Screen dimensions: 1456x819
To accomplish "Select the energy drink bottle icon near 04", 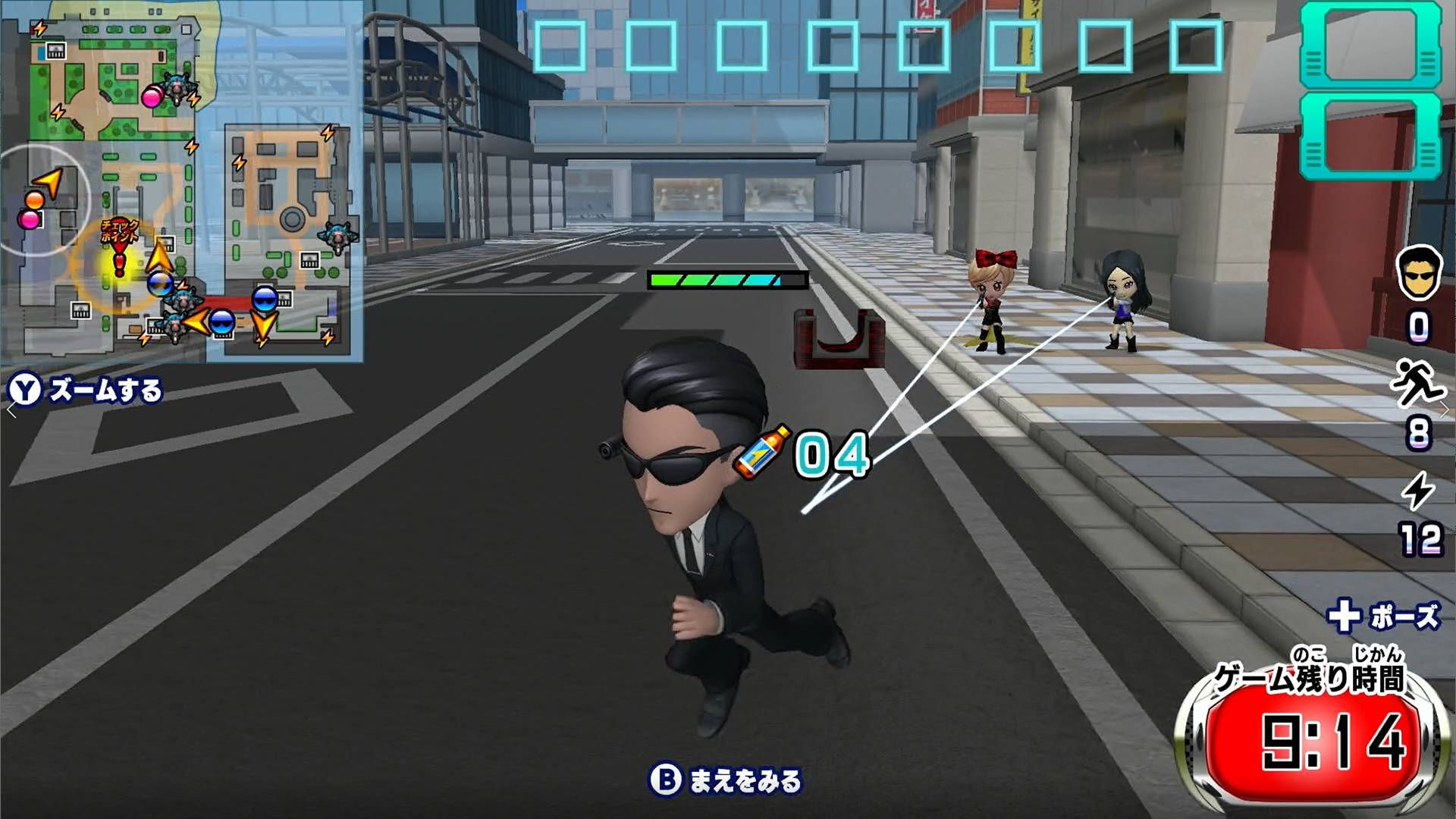I will tap(764, 453).
